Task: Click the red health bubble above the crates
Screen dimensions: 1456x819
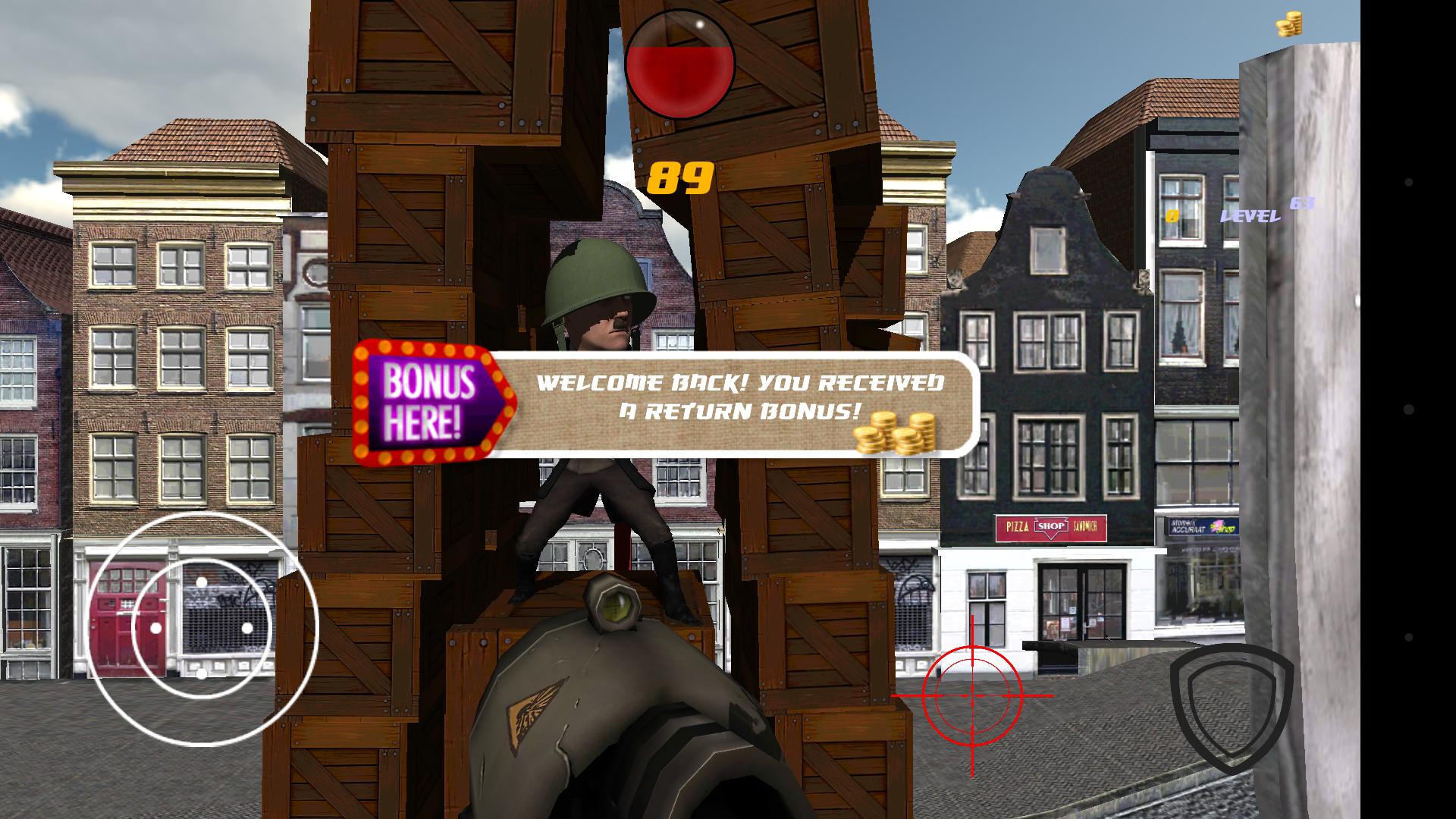Action: [679, 64]
